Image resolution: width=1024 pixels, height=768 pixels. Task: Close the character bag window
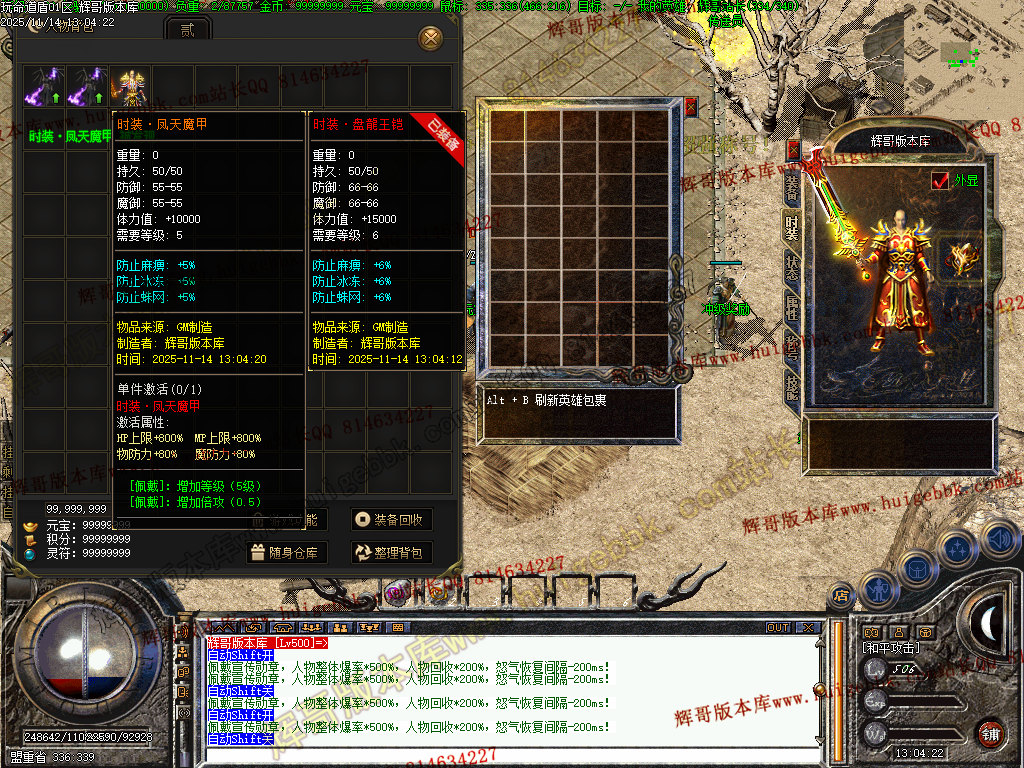431,38
